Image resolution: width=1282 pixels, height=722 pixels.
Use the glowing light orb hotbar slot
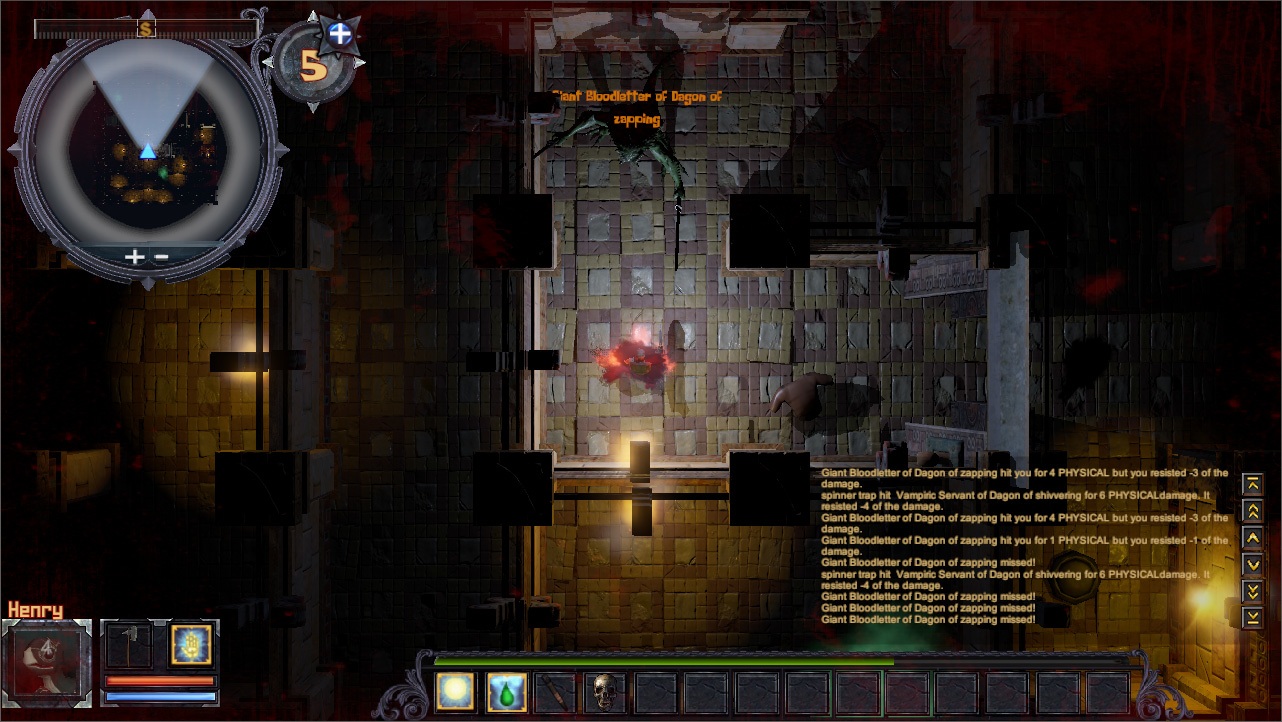[455, 692]
